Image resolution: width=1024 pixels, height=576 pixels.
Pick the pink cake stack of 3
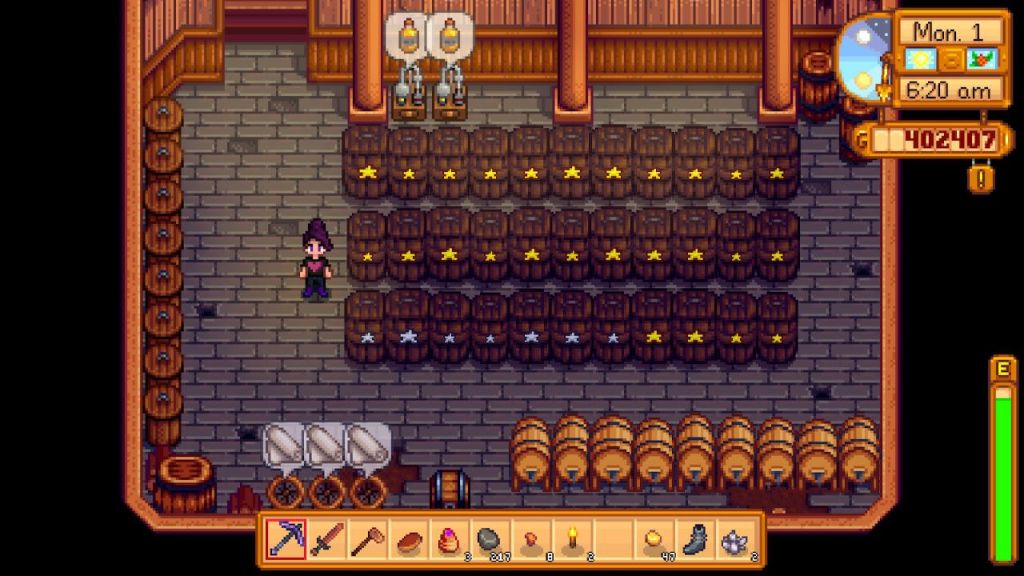pos(449,541)
